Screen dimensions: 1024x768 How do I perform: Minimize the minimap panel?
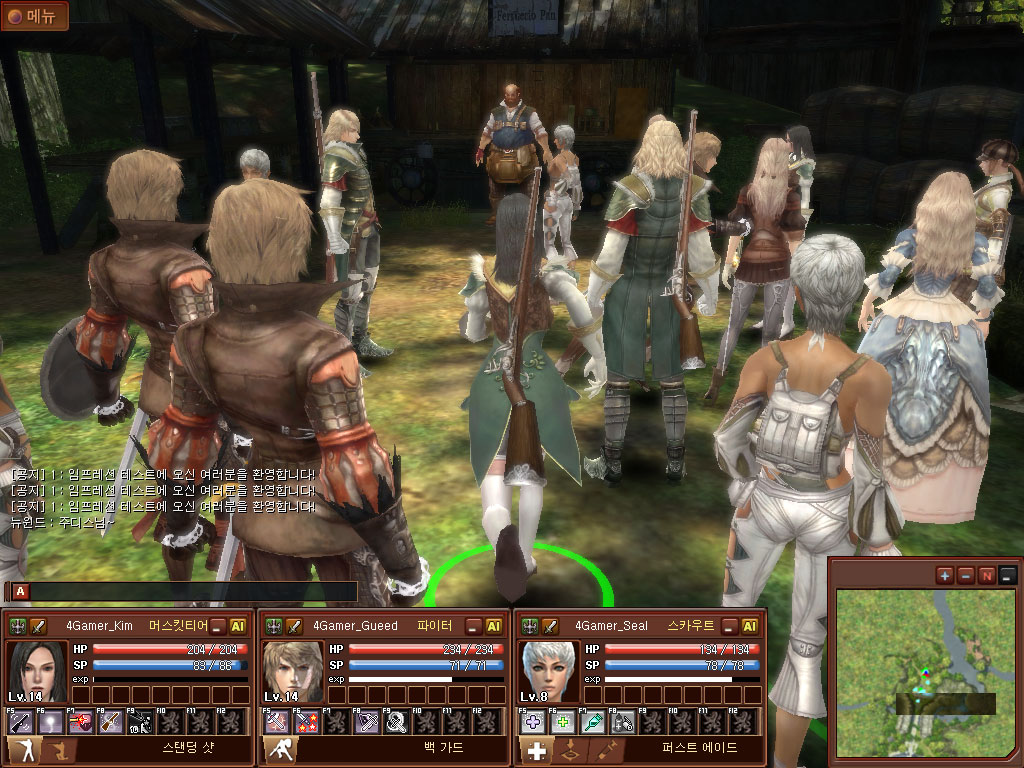pos(1007,575)
